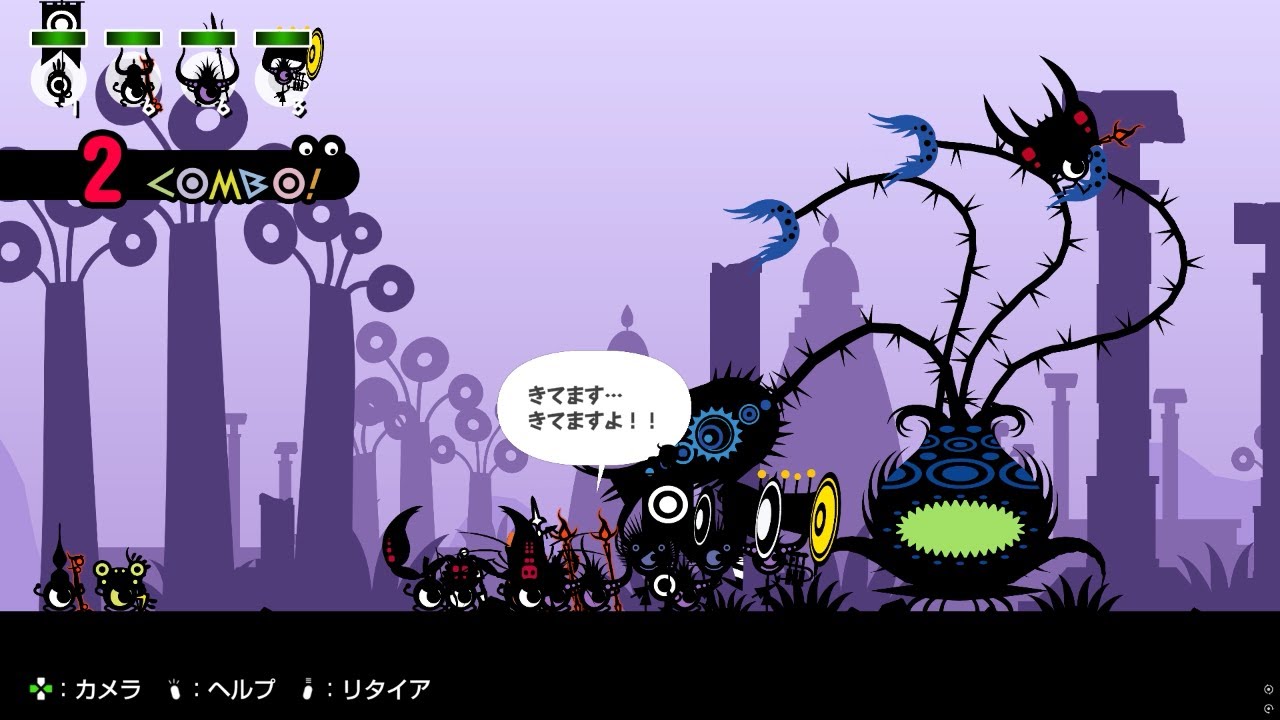
Task: Open the ヘルプ help option
Action: [x=240, y=689]
